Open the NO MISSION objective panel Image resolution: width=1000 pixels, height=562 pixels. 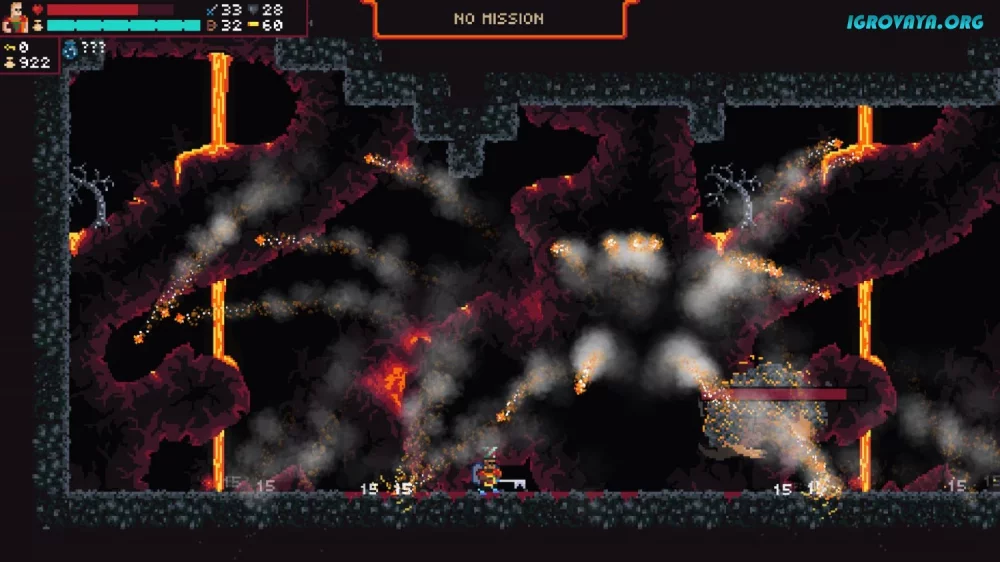(x=499, y=18)
